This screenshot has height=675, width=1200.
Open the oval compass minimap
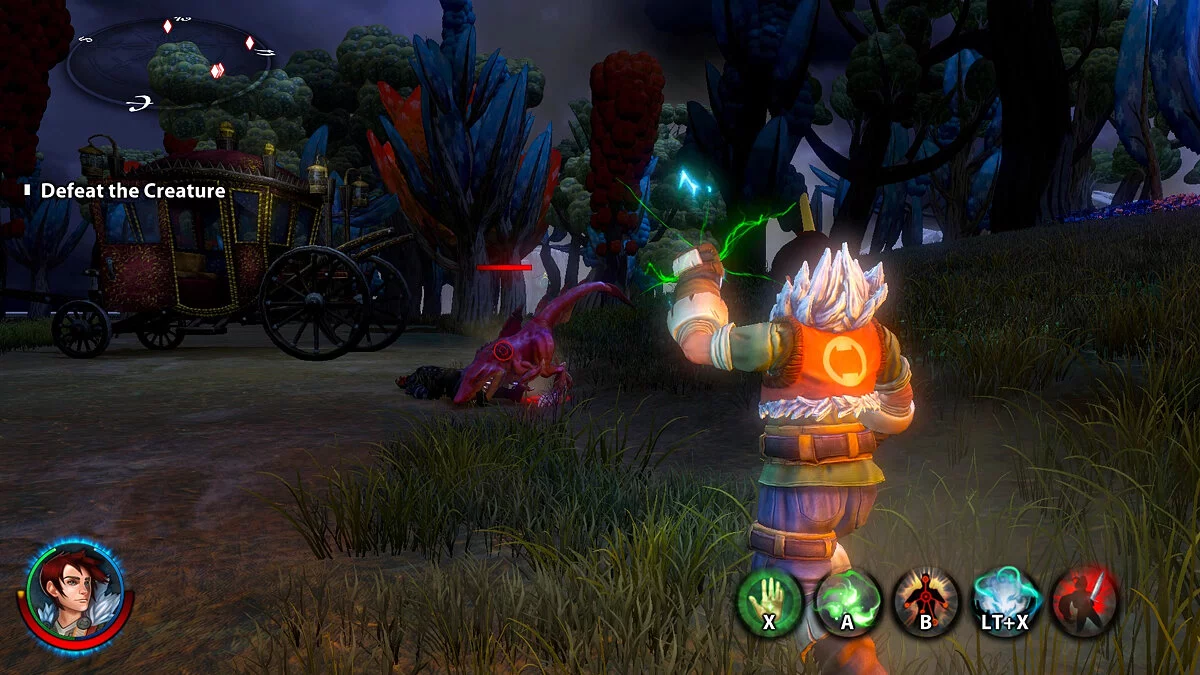click(170, 60)
